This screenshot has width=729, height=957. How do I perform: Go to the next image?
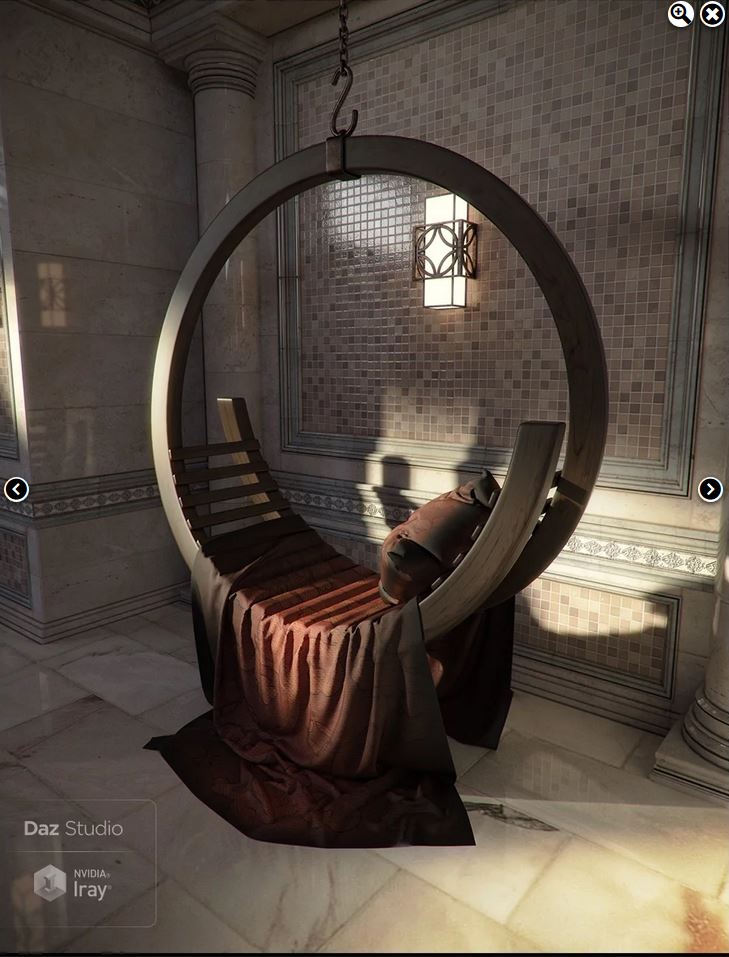(x=710, y=489)
